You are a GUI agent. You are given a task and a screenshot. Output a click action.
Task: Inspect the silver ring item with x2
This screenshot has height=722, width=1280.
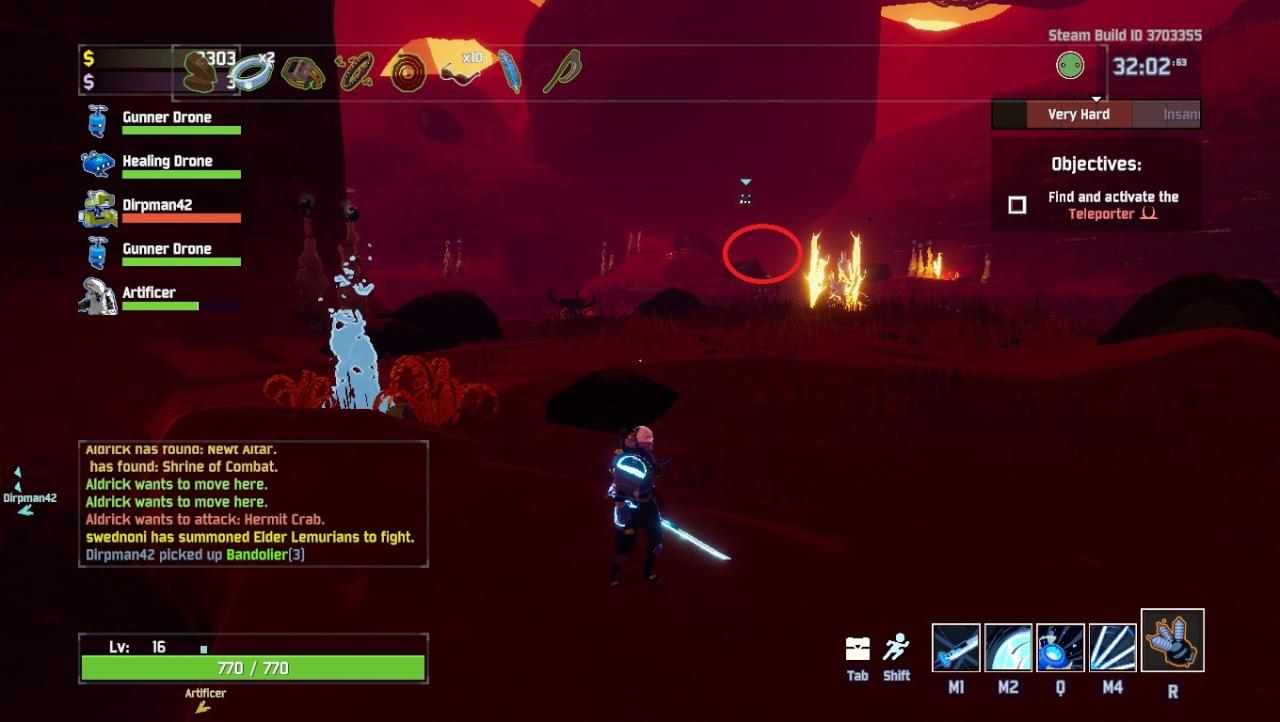click(250, 72)
